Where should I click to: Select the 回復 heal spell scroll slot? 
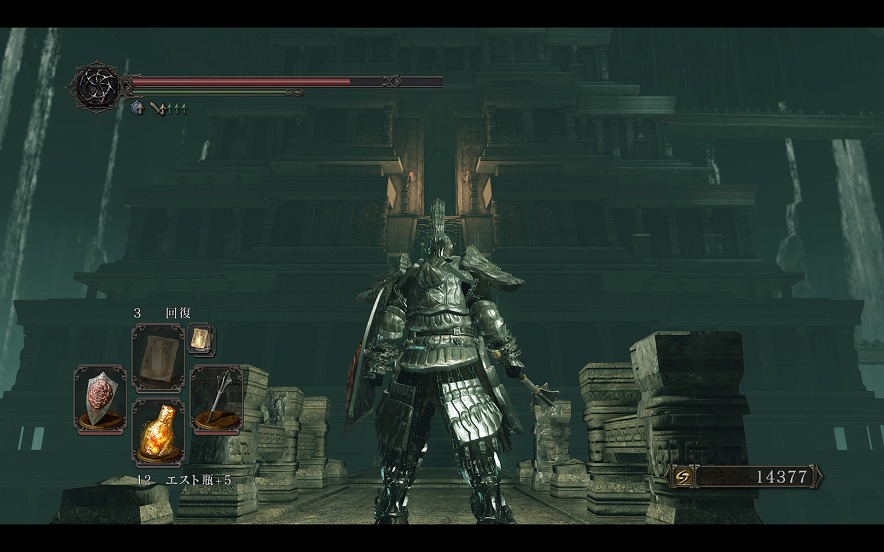click(157, 357)
